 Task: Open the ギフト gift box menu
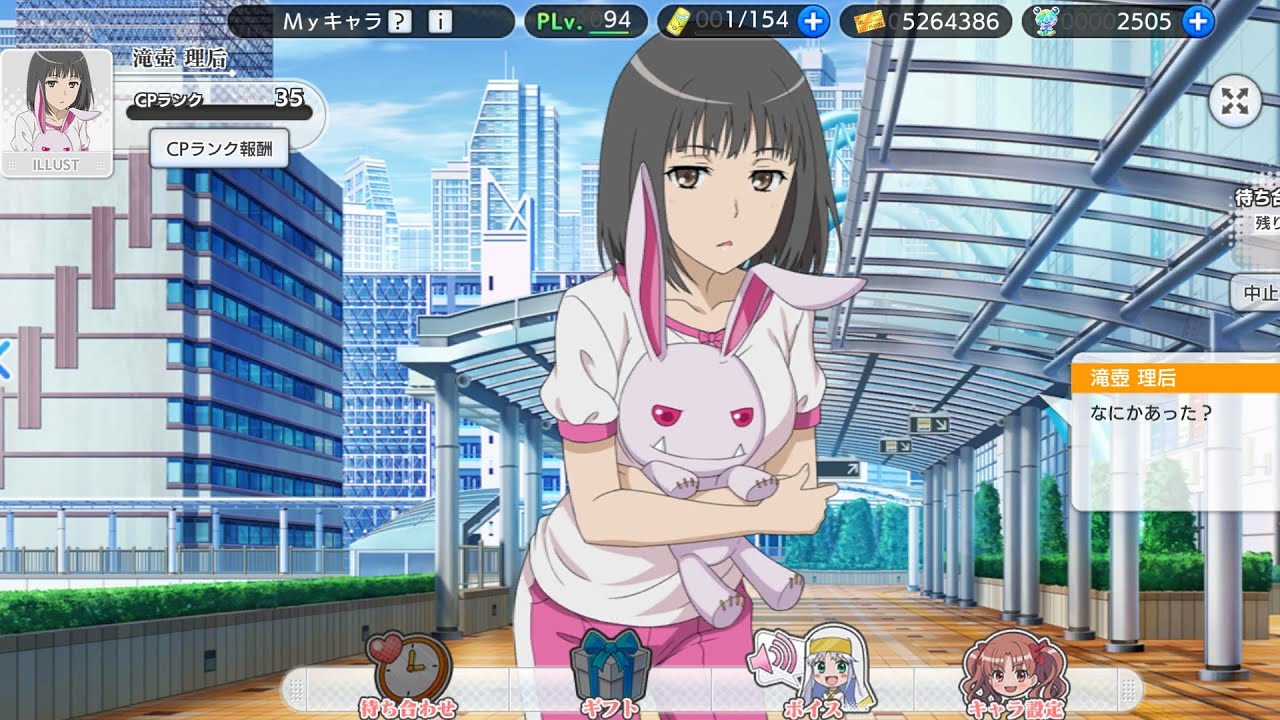(608, 676)
